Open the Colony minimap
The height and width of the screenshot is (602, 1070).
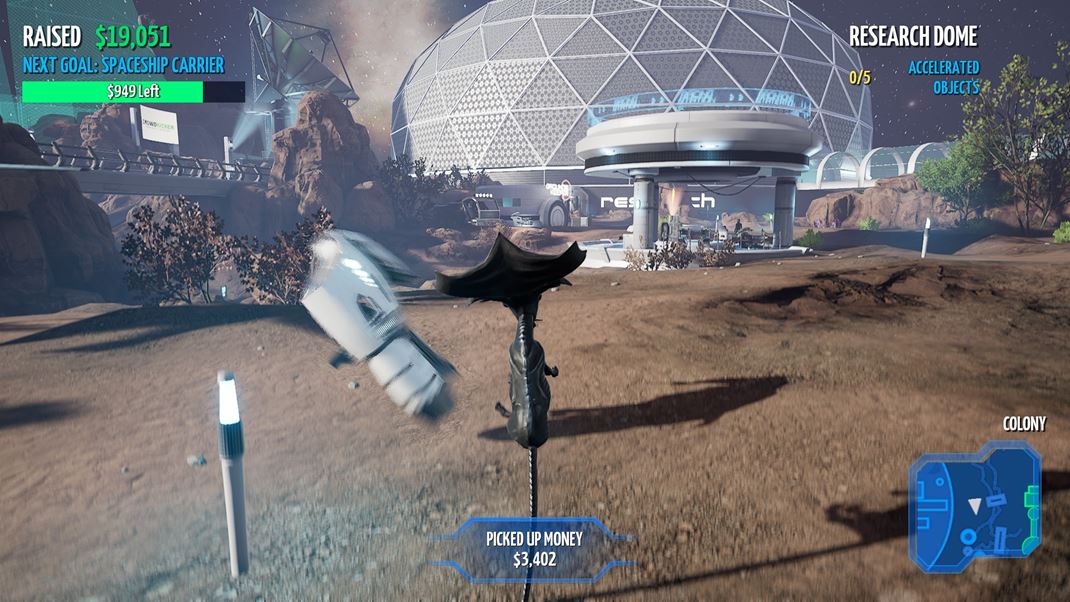pos(974,505)
